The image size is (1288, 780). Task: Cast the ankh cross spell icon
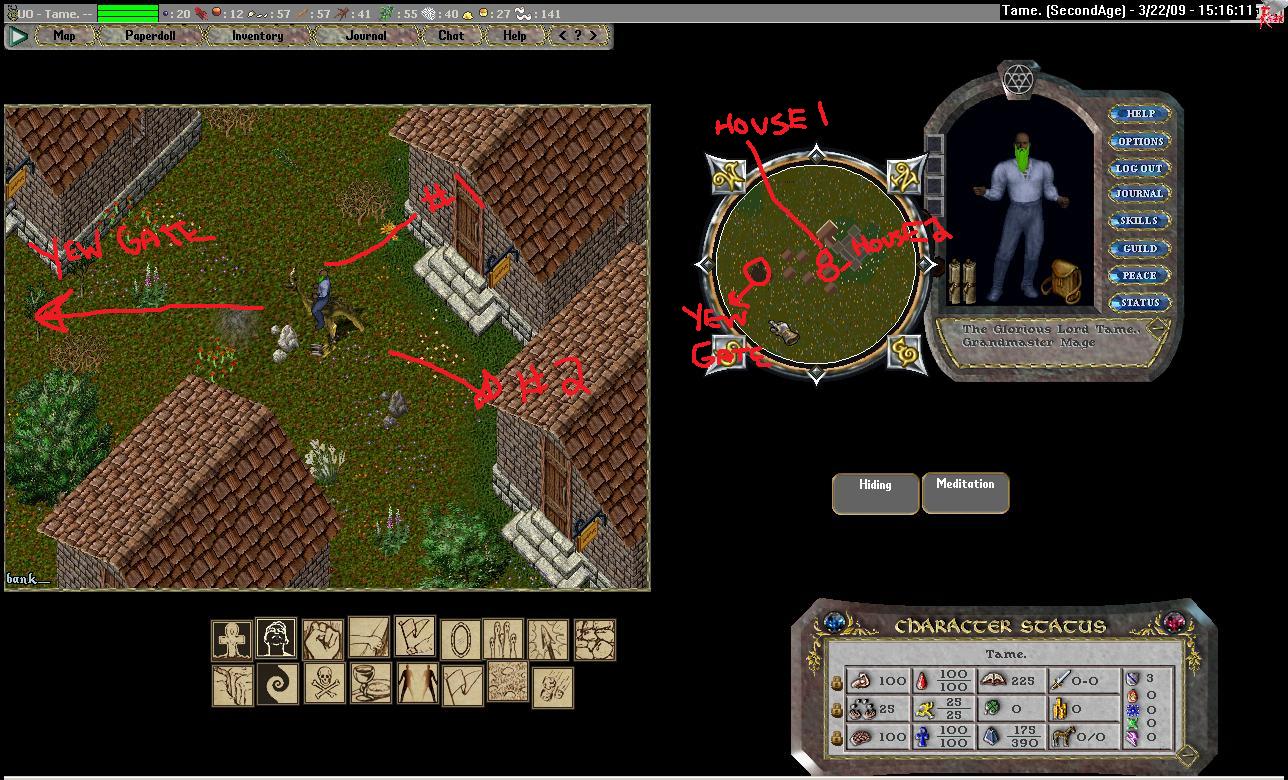click(x=232, y=639)
